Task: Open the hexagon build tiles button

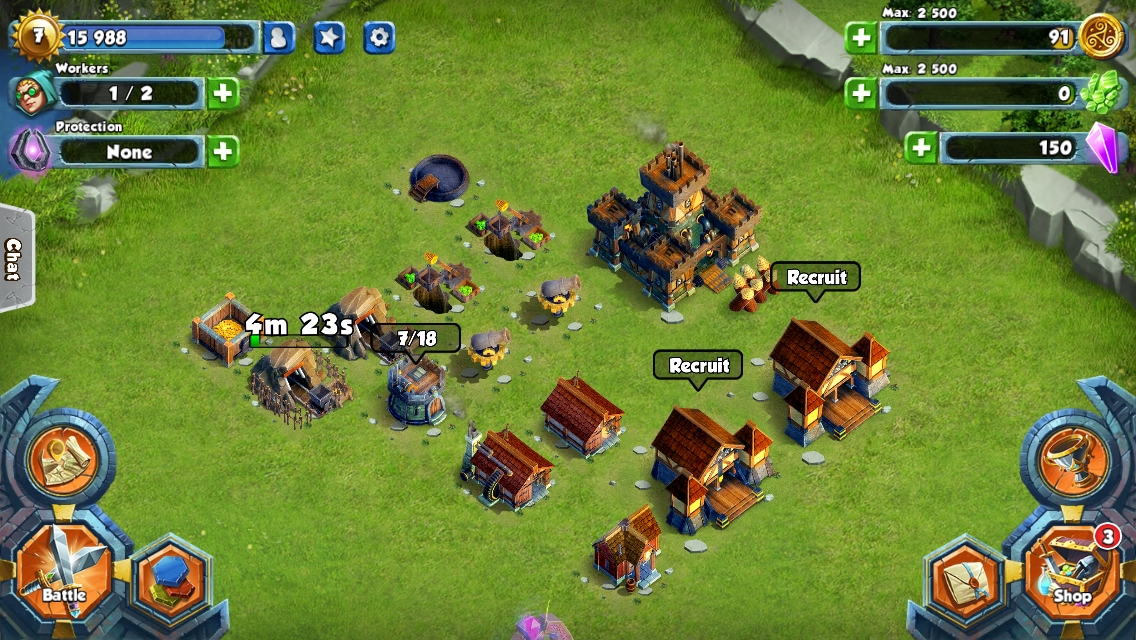Action: pos(168,581)
